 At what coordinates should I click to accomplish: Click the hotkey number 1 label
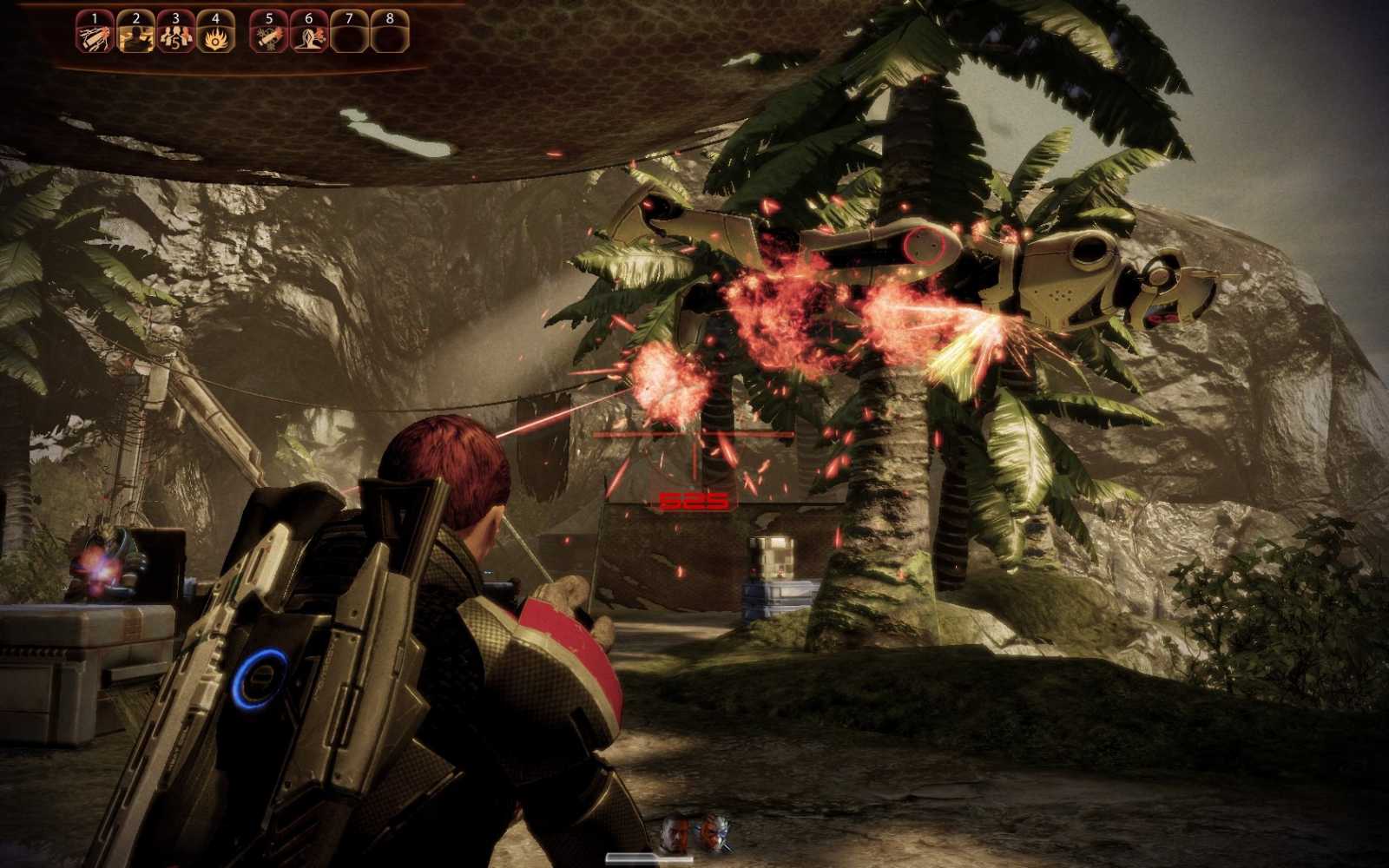tap(95, 17)
